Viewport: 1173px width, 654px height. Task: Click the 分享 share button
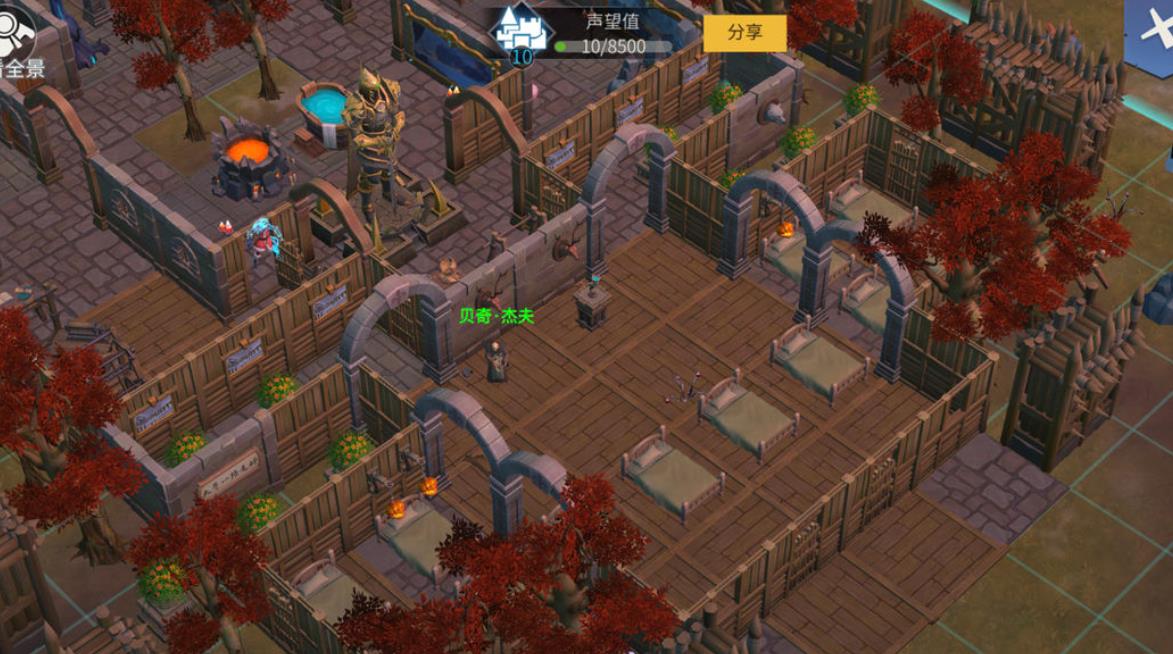coord(744,33)
